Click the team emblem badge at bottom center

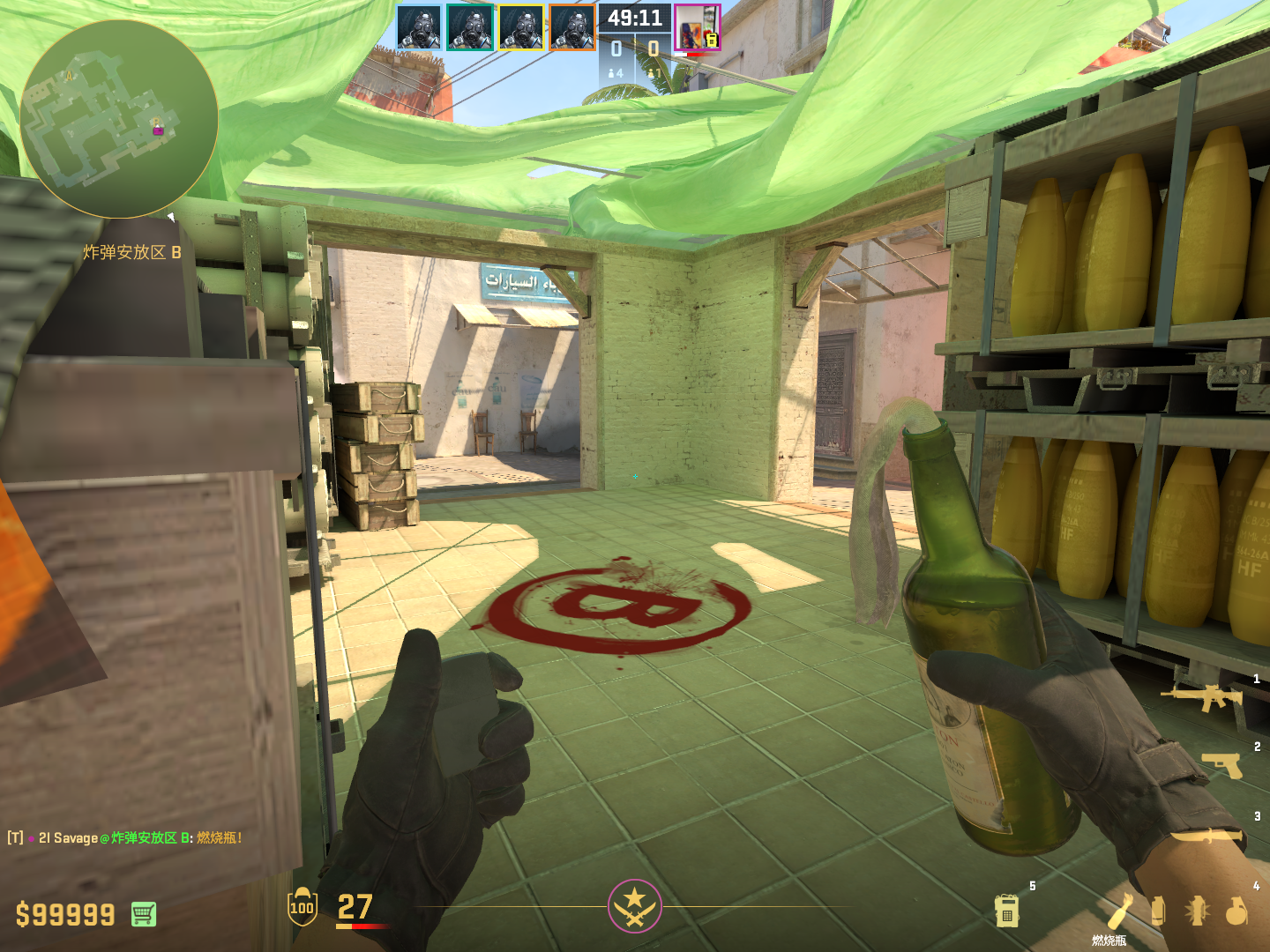634,905
